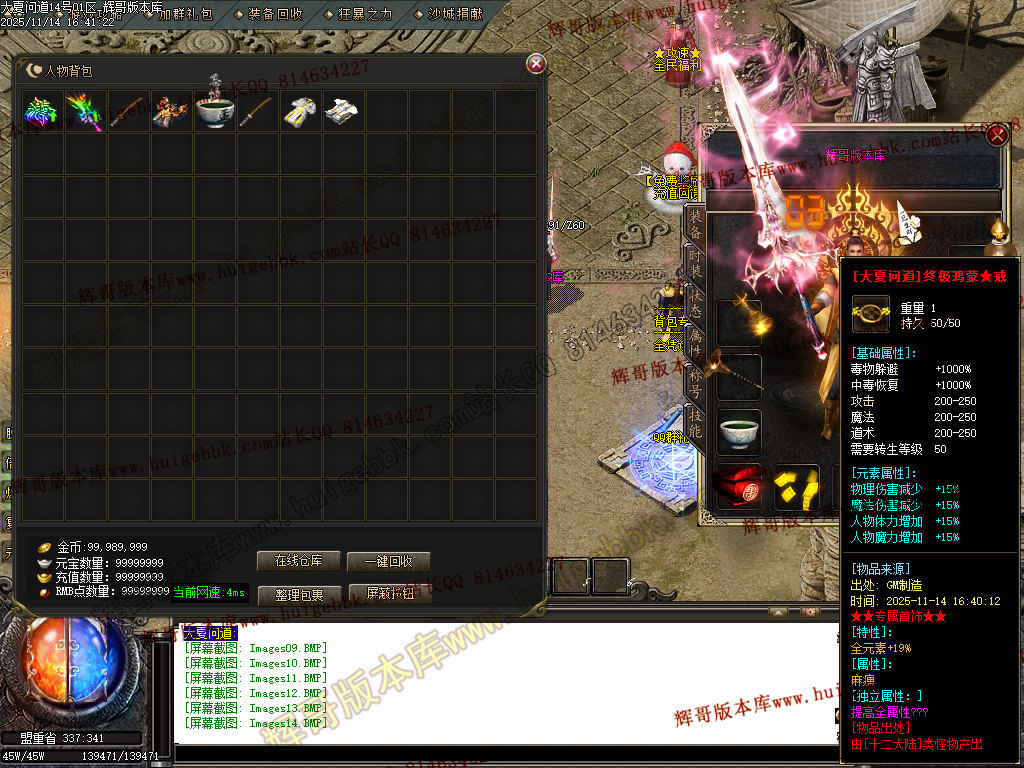Select the green tea bowl in the backpack

coord(215,111)
